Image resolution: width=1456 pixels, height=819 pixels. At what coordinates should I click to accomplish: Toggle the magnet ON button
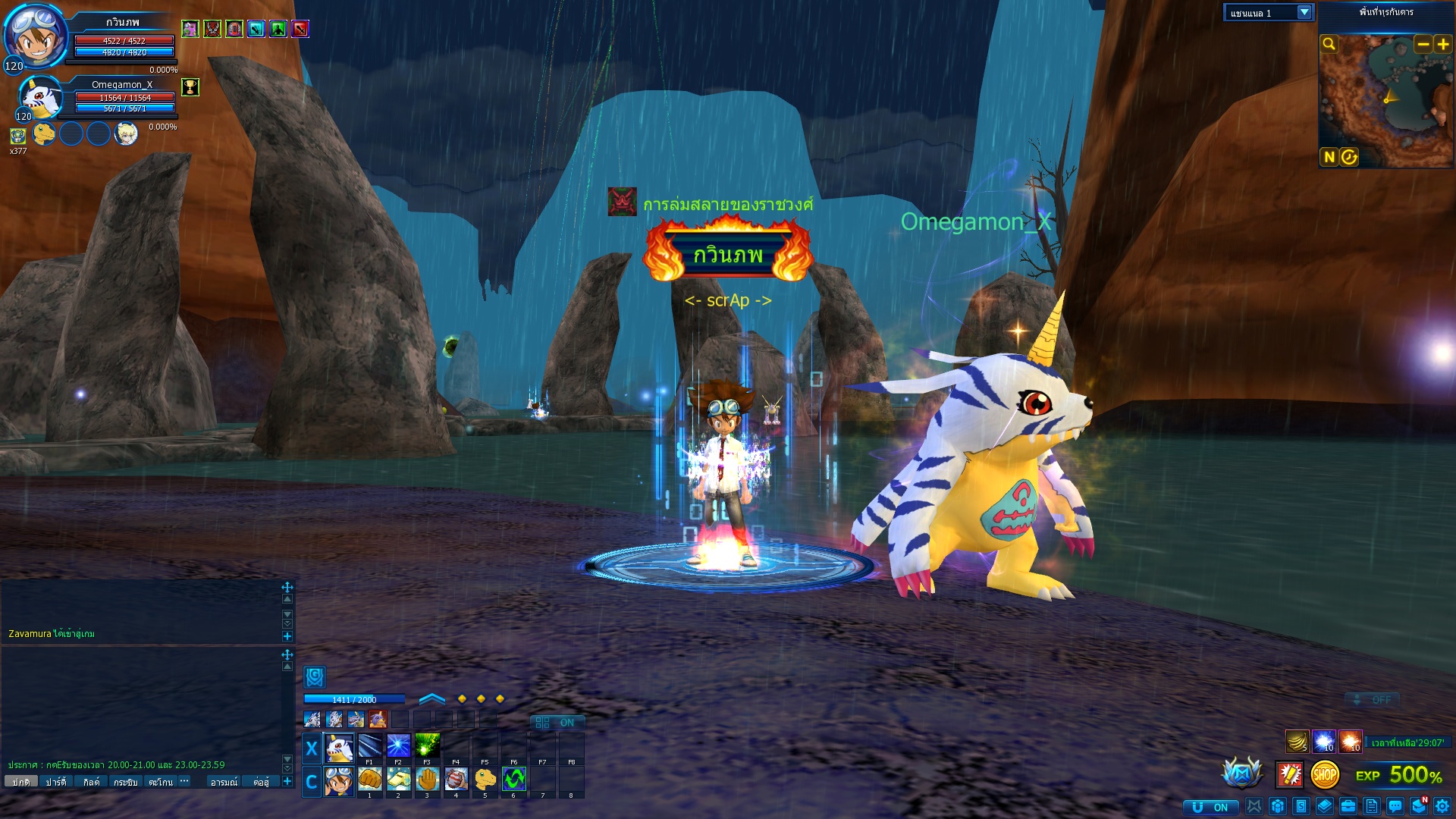[1210, 807]
